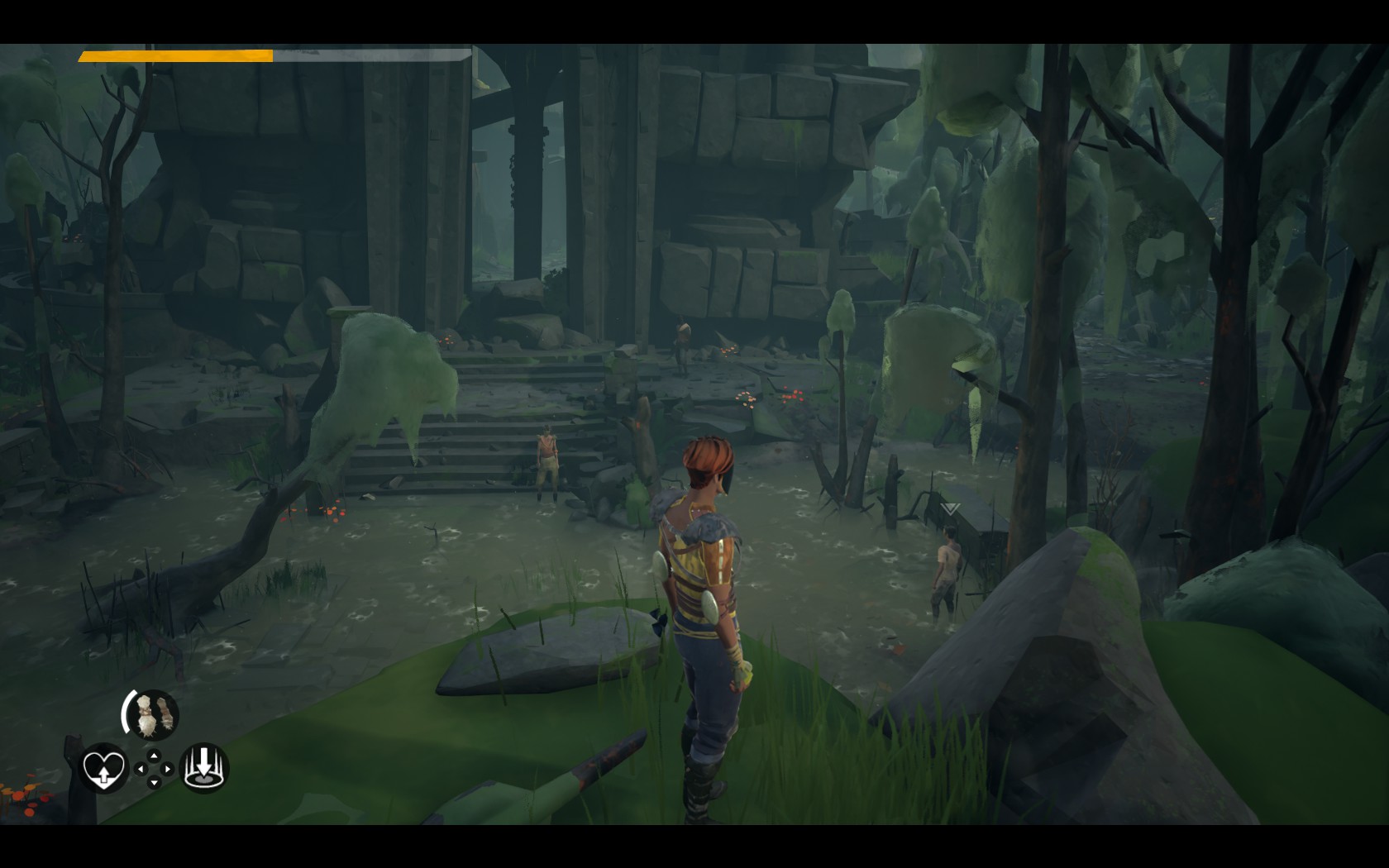
Task: Activate the heart heal ability
Action: 103,769
